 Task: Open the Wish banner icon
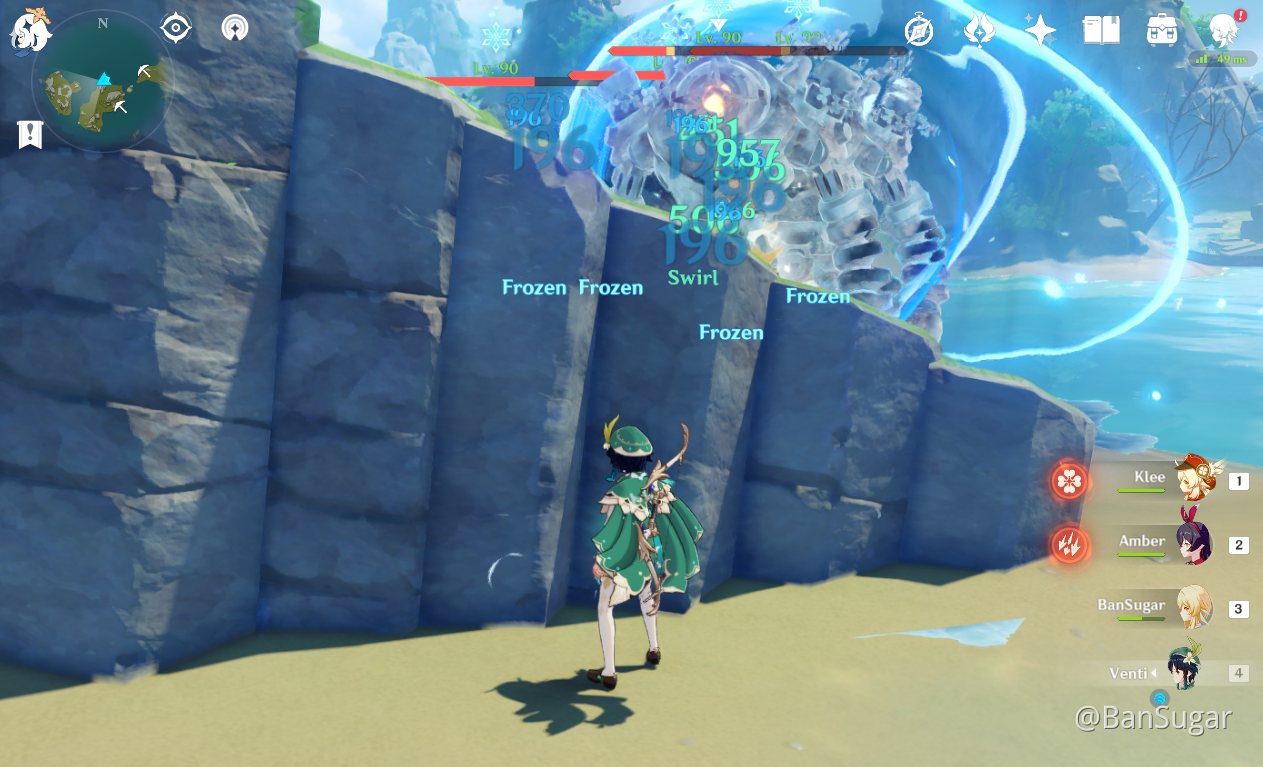979,31
